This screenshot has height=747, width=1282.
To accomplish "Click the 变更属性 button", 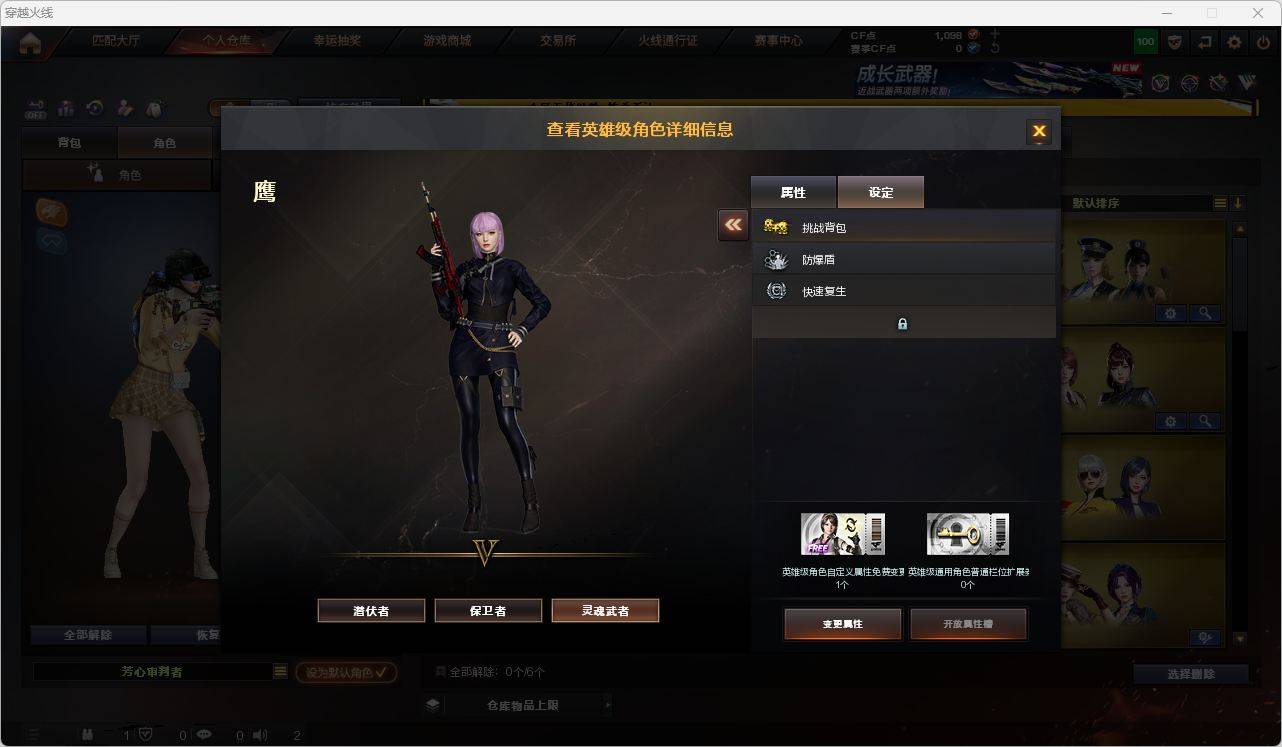I will [x=843, y=623].
